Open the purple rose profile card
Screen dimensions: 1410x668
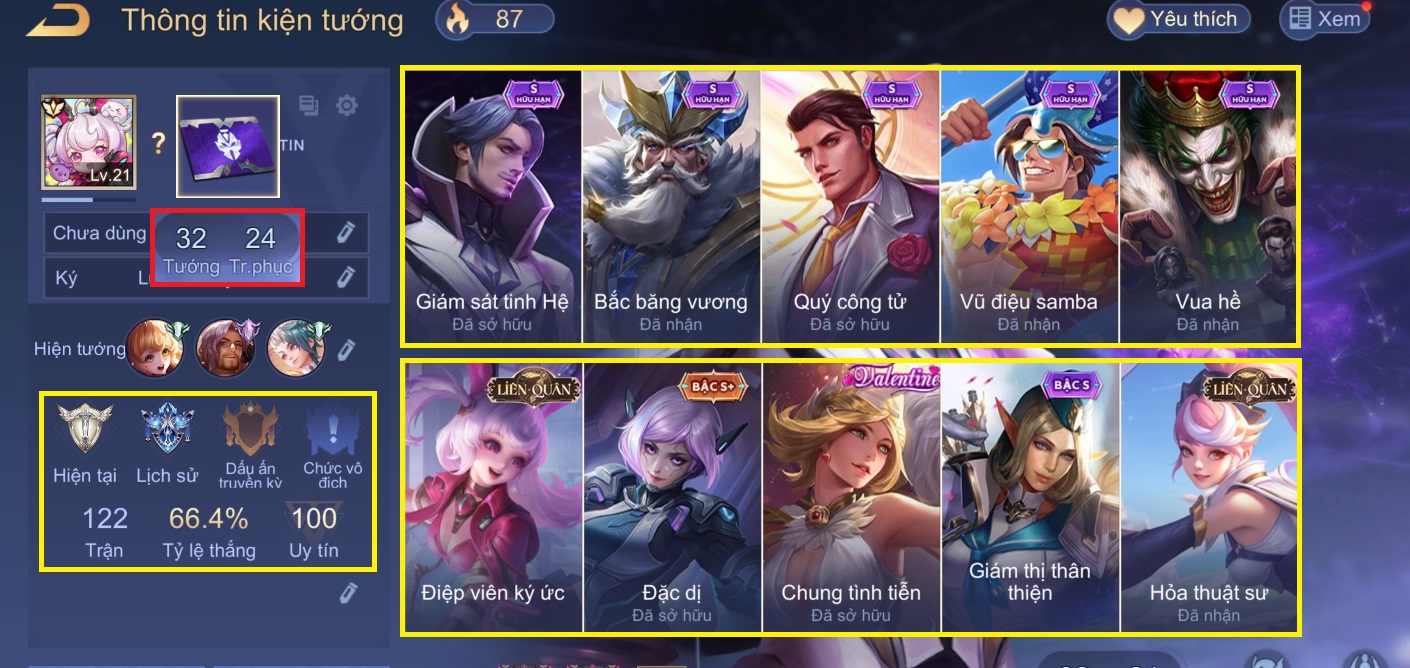point(228,146)
